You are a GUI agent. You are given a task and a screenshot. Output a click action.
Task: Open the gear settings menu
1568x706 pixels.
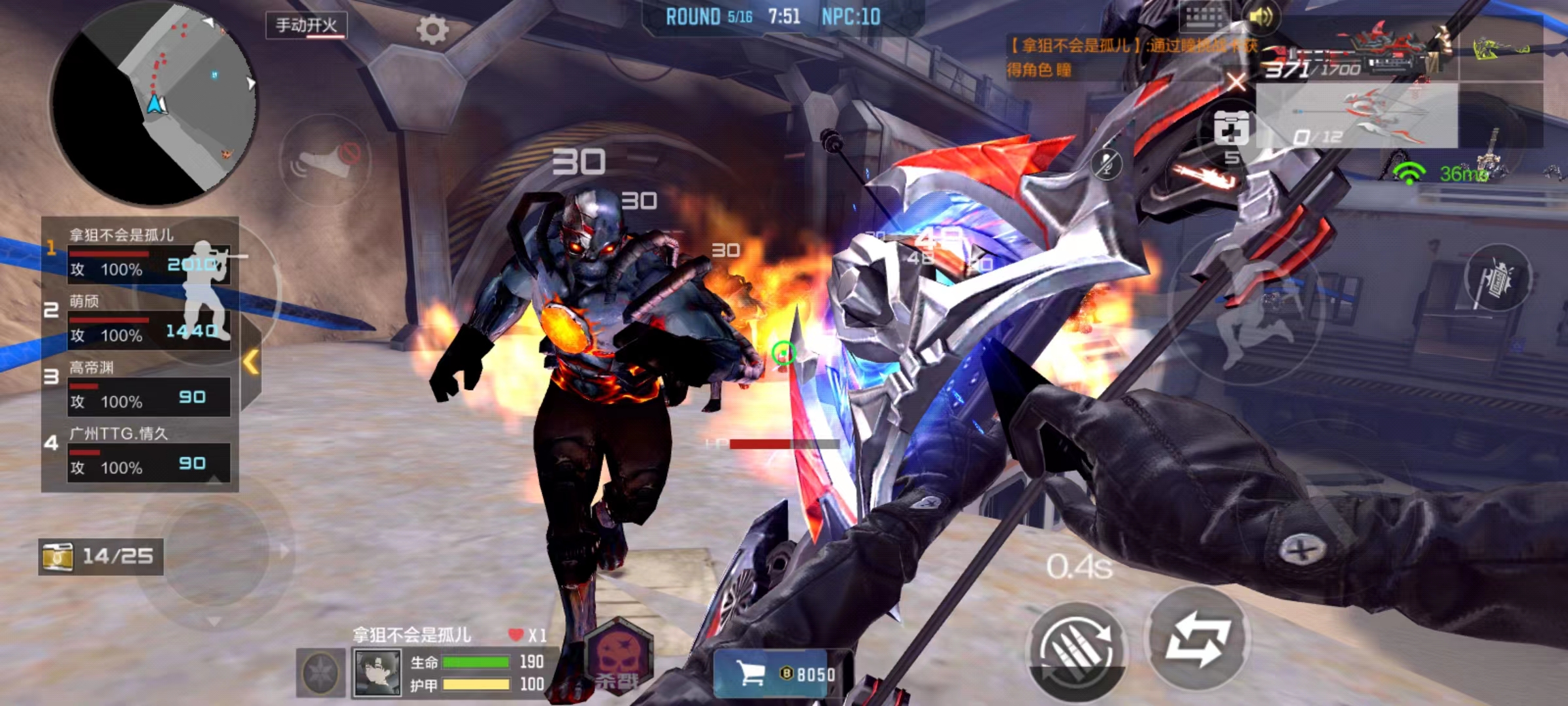[x=432, y=29]
